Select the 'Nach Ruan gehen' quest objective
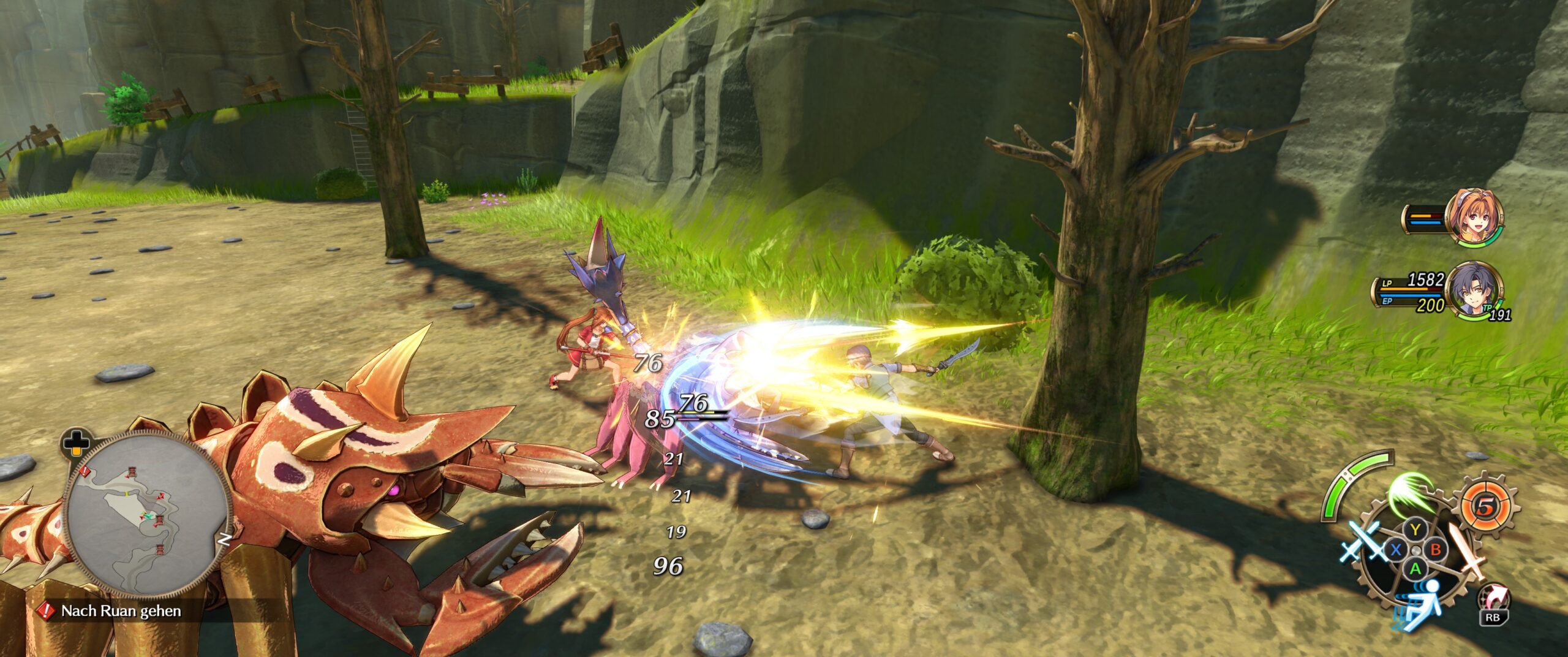The width and height of the screenshot is (1568, 657). [121, 611]
